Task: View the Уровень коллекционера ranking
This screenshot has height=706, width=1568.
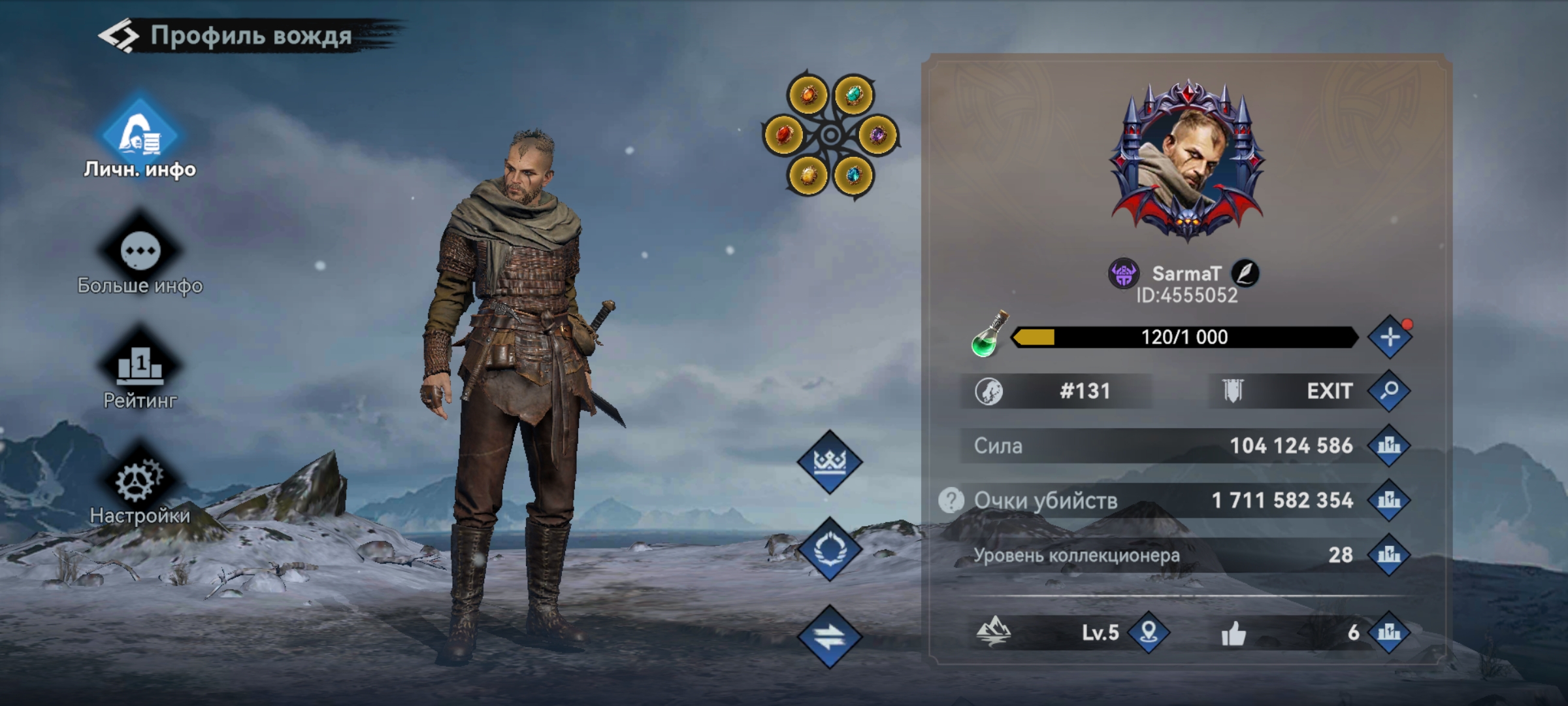Action: pyautogui.click(x=1389, y=556)
